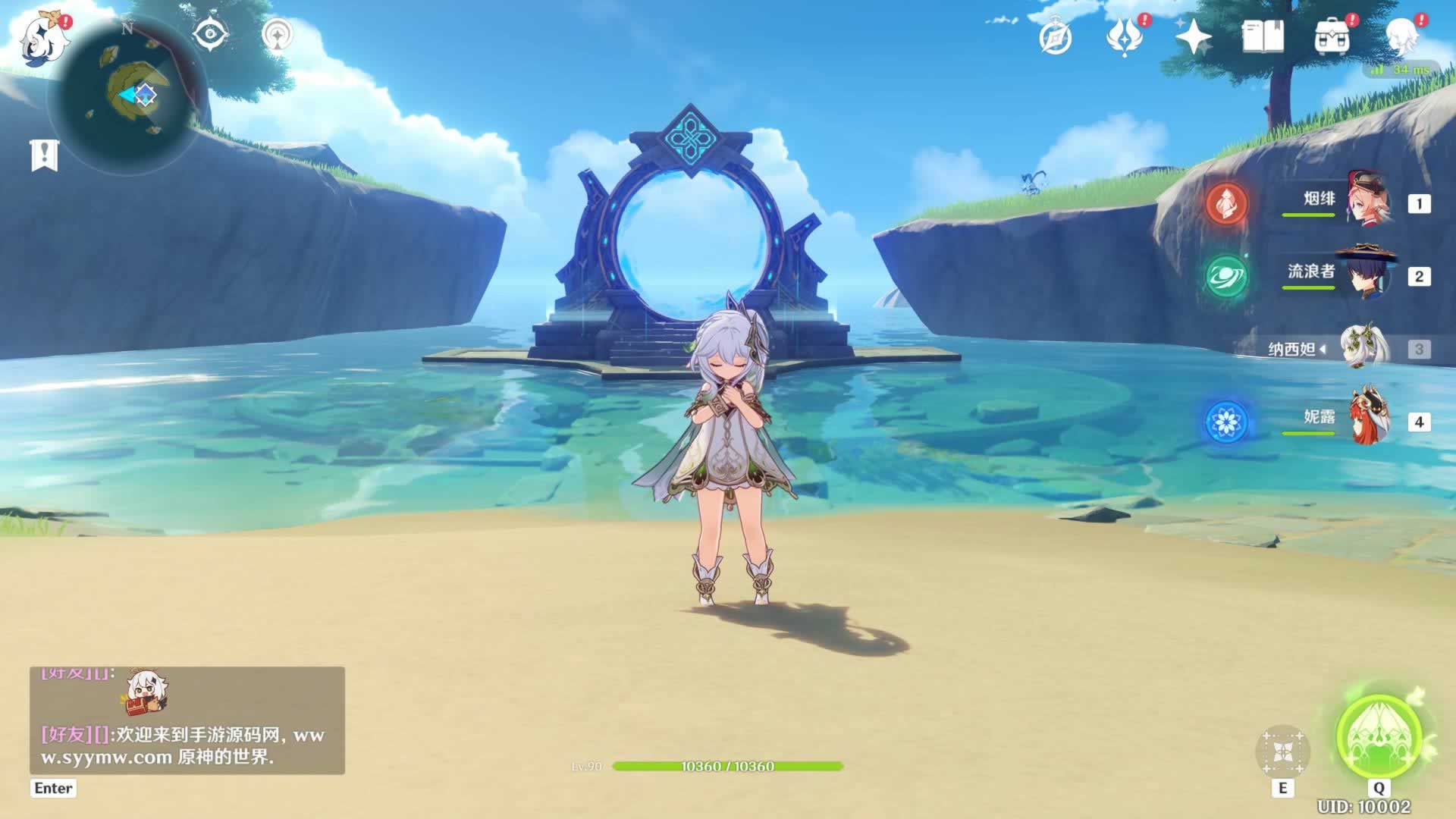Screen dimensions: 1456x819
Task: Use Nahida's elemental skill icon
Action: point(1282,752)
